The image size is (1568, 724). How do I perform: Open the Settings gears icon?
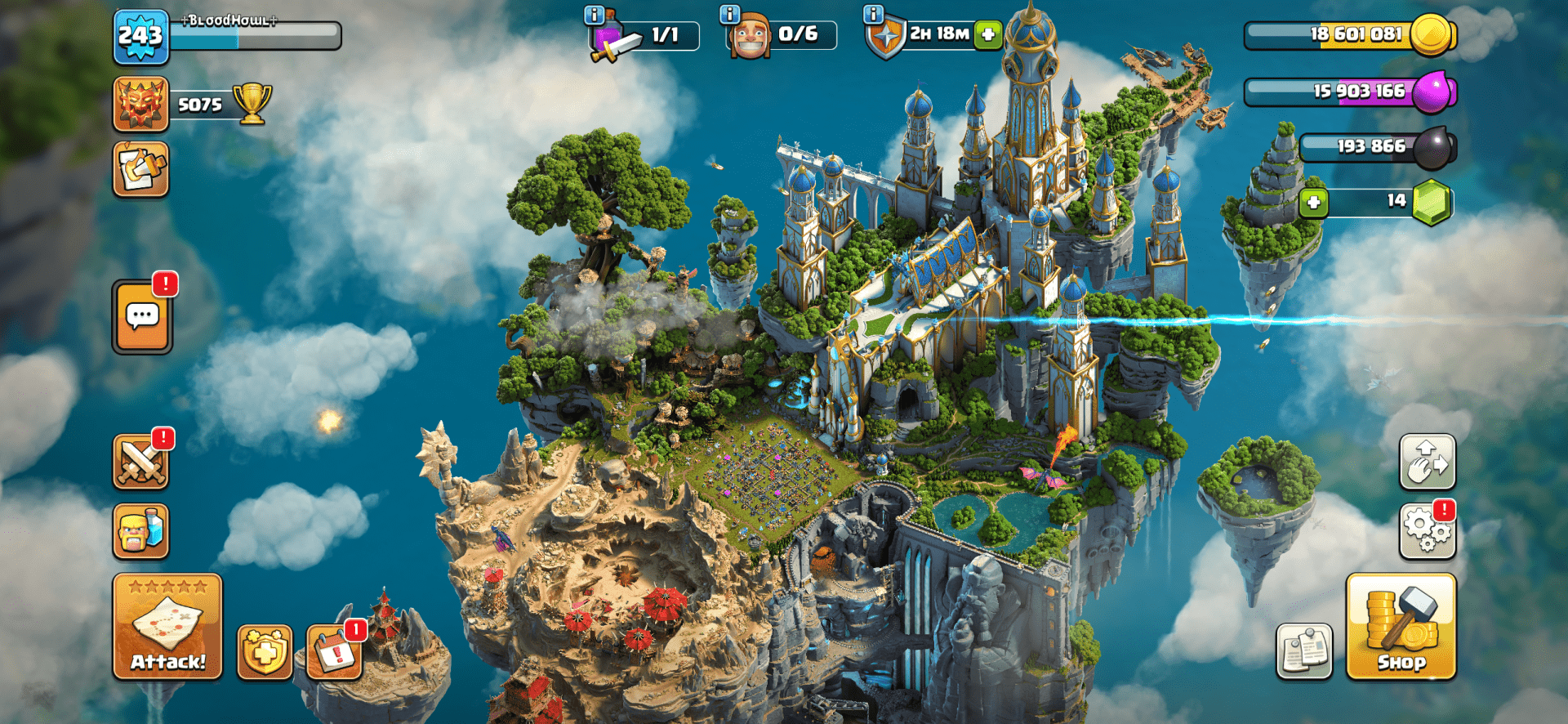(1427, 531)
